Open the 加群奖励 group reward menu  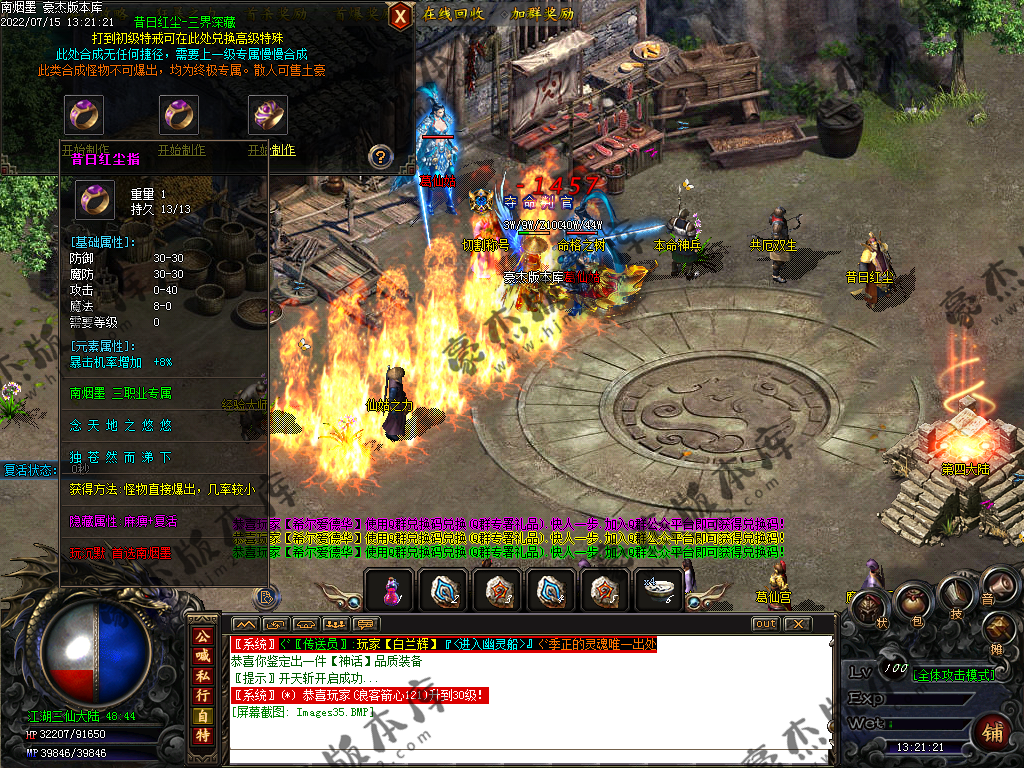tap(542, 14)
